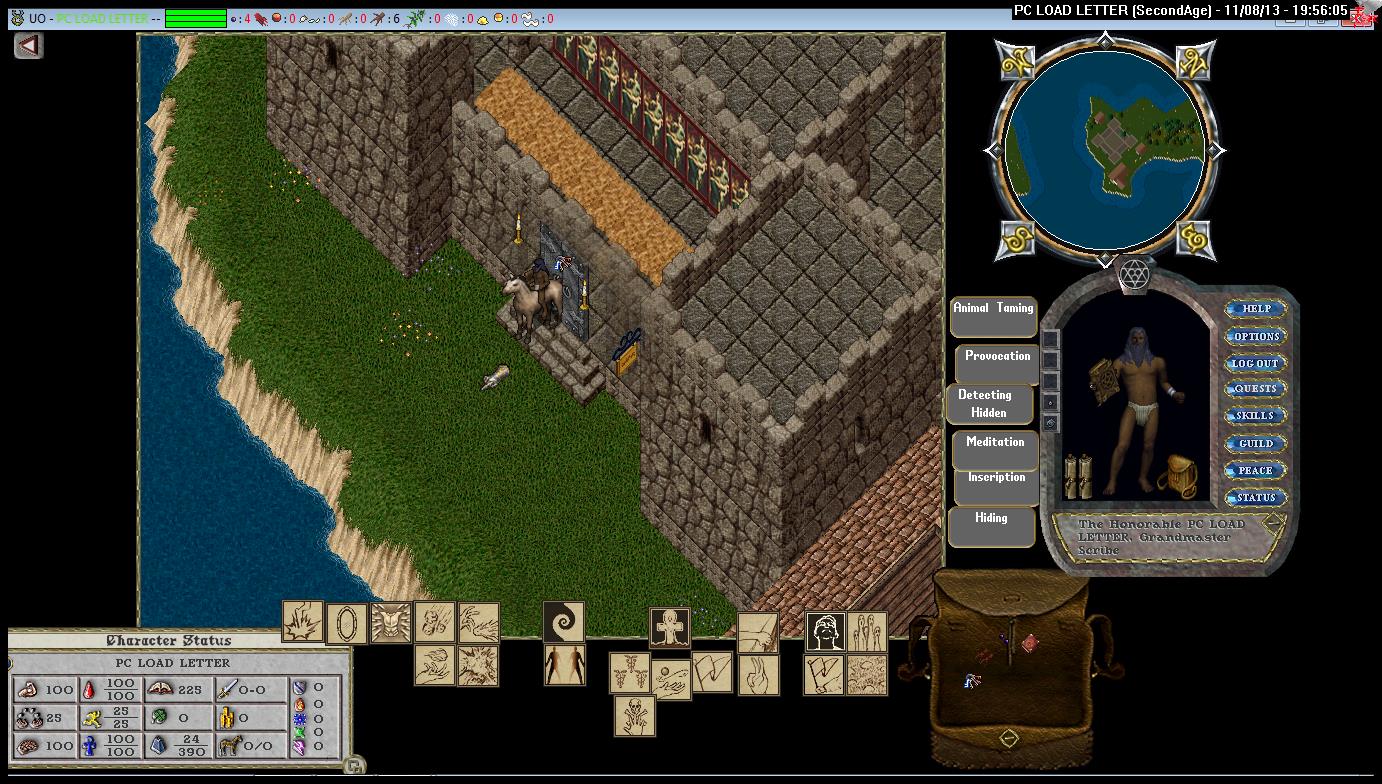Activate the Detecting Hidden skill

[x=989, y=404]
